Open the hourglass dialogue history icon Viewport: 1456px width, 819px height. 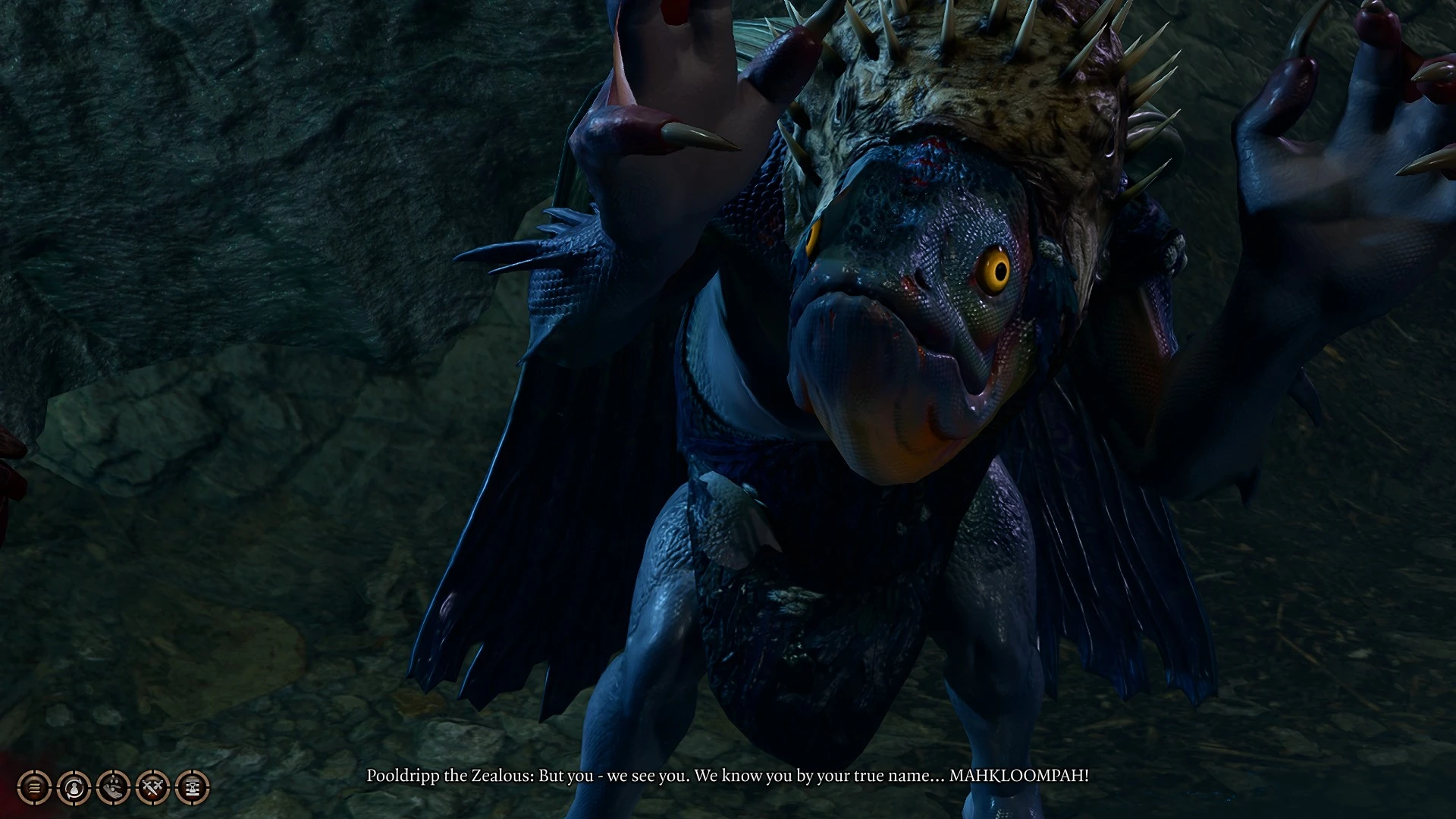192,788
